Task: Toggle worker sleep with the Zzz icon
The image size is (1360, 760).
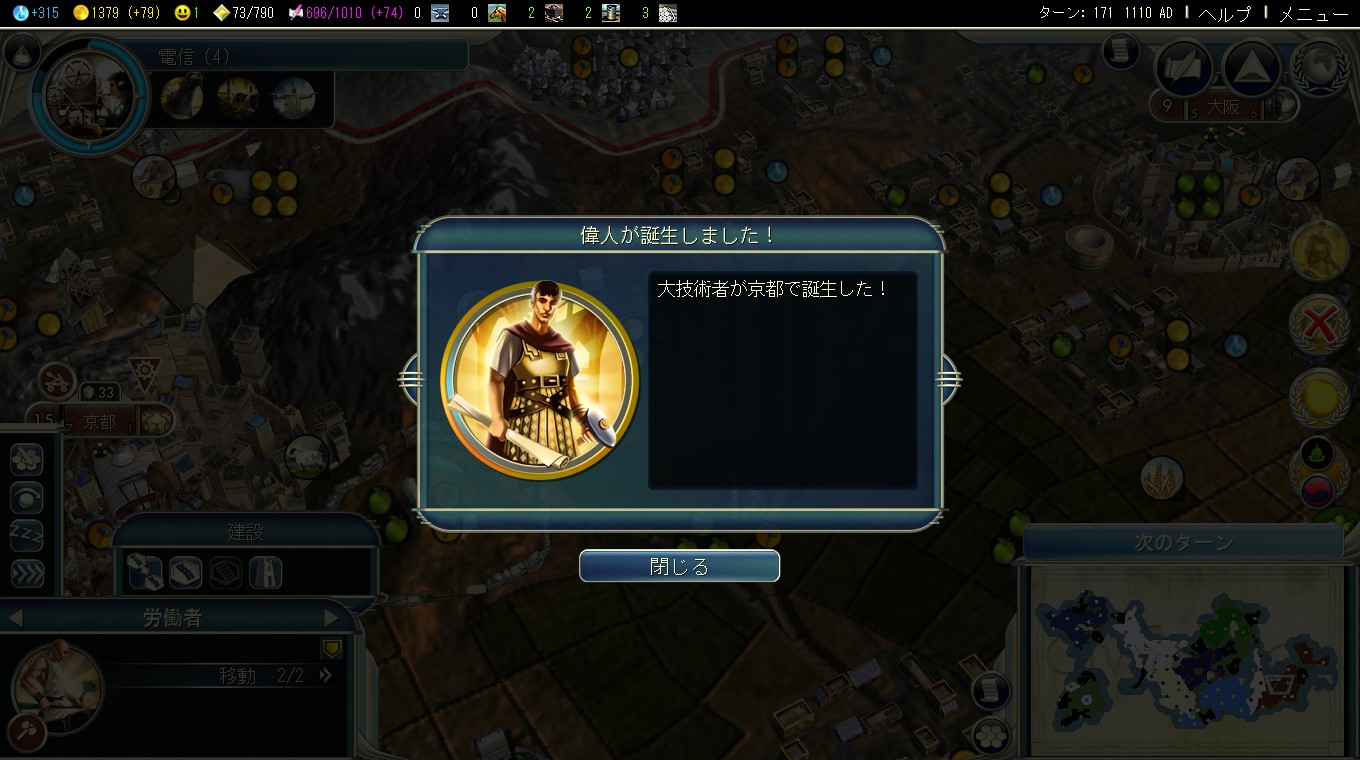Action: pos(27,535)
